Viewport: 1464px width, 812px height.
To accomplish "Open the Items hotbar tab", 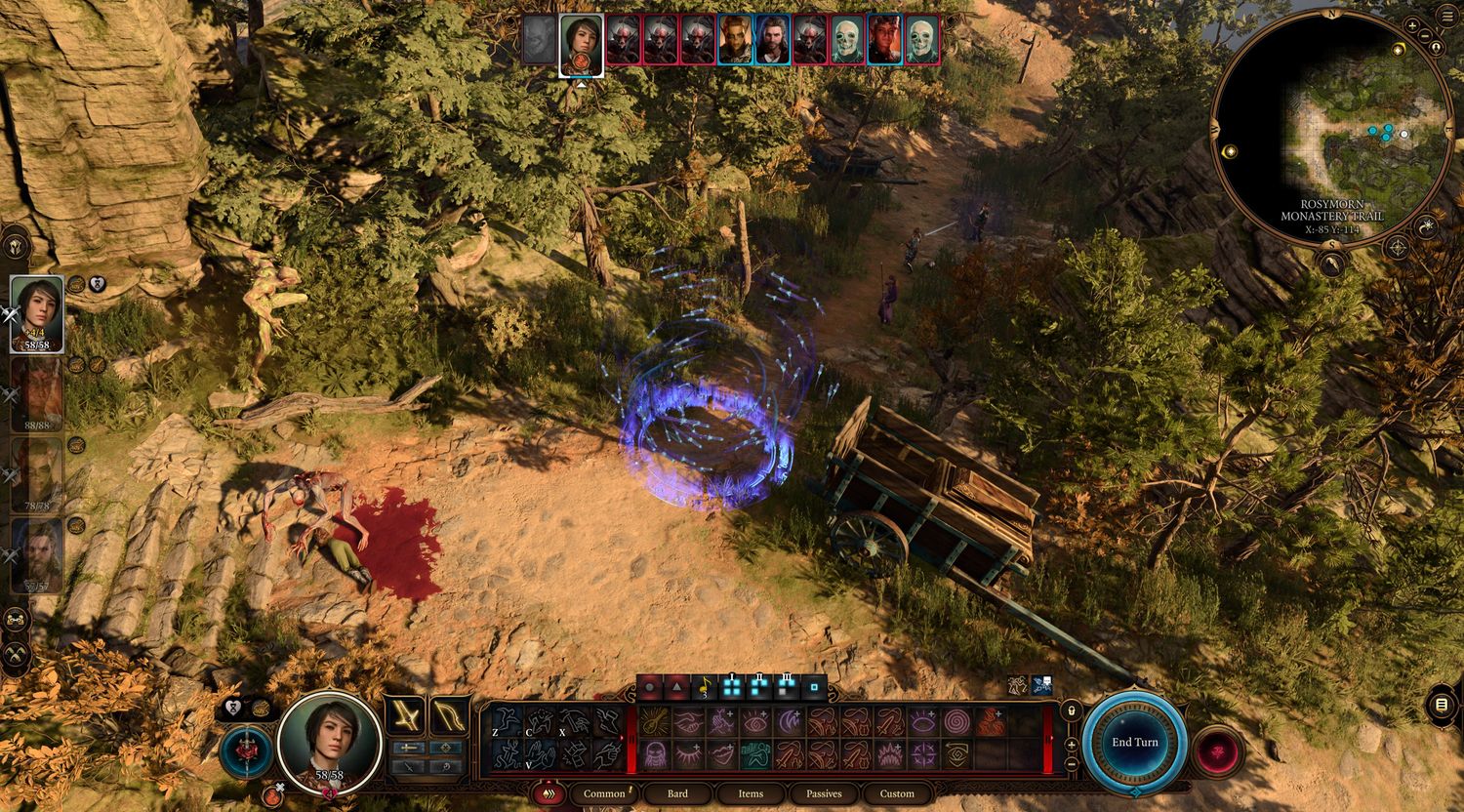I will click(x=751, y=793).
